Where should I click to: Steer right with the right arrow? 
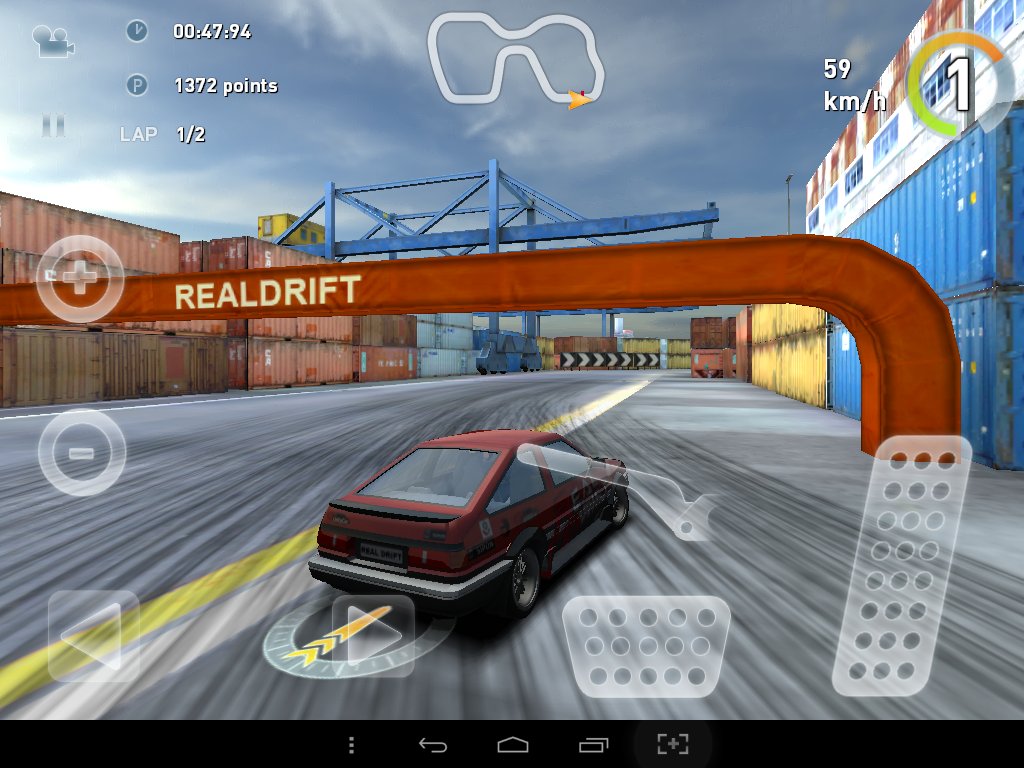[x=372, y=635]
